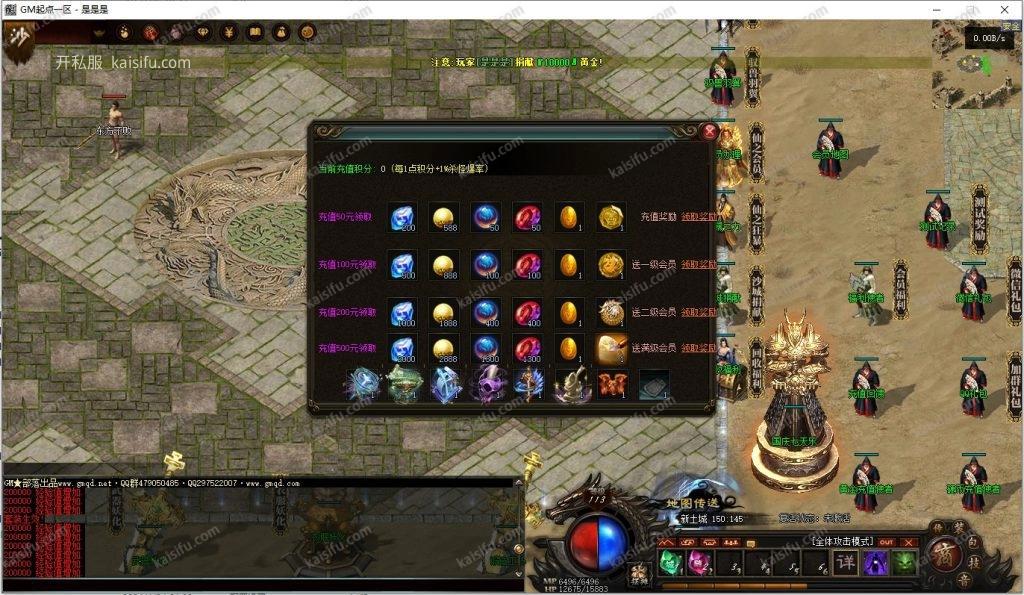
Task: Open the ¥ currency icon in top bar
Action: point(227,33)
